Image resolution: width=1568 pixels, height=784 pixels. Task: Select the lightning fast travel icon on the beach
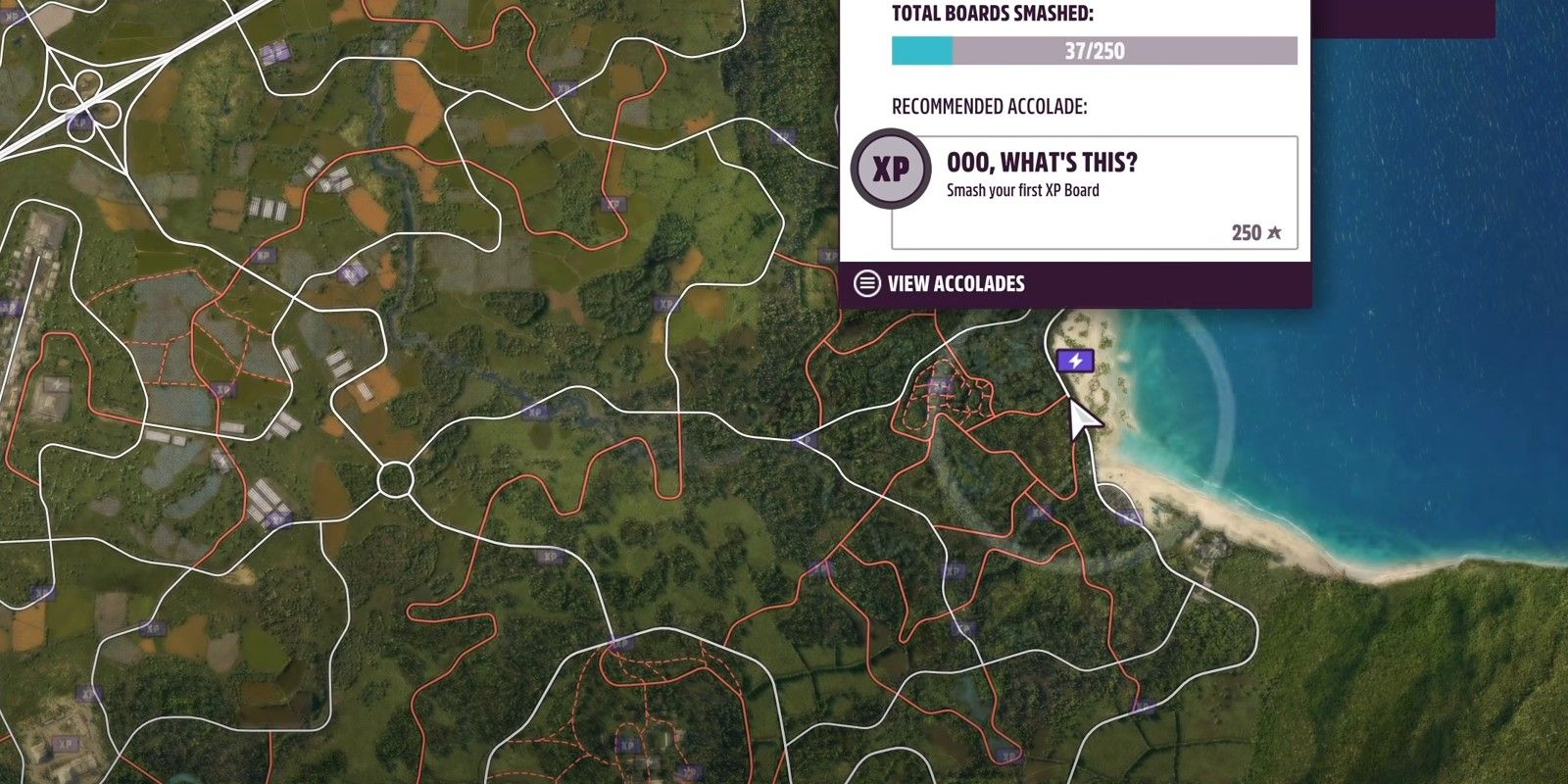pyautogui.click(x=1076, y=361)
